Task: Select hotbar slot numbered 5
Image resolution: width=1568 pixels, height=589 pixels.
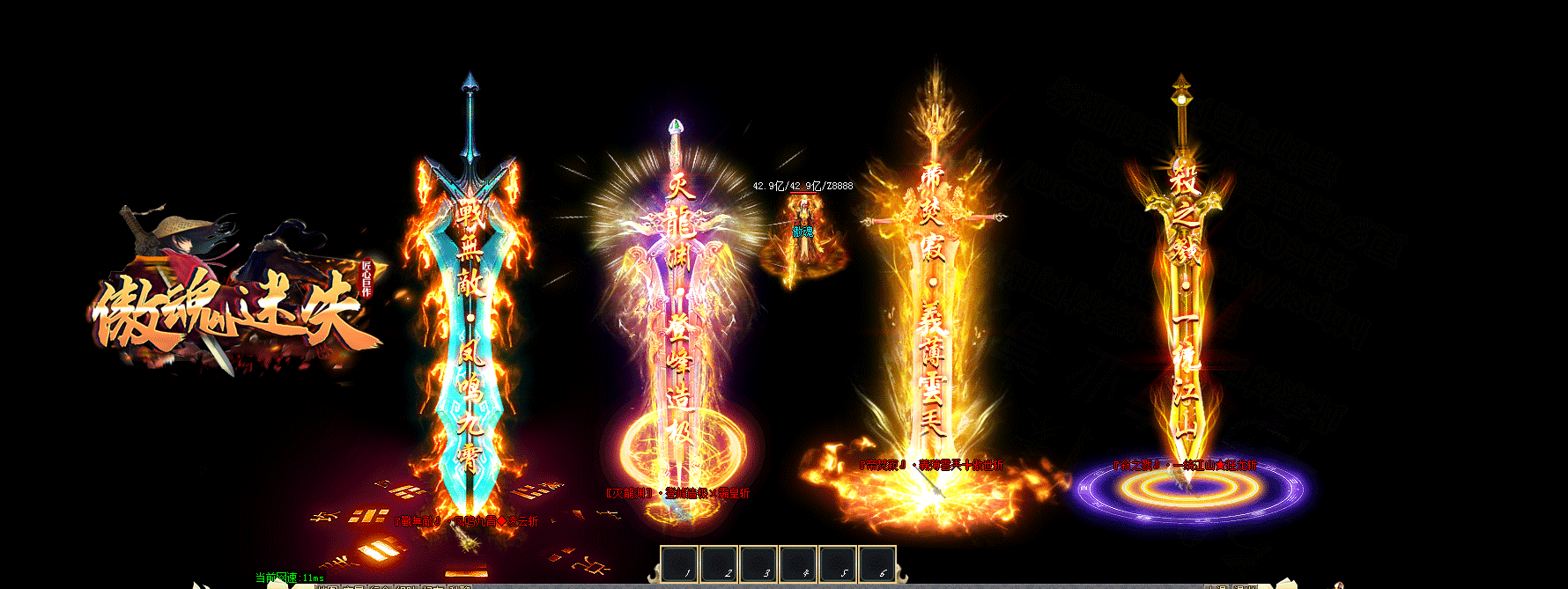Action: click(x=838, y=564)
